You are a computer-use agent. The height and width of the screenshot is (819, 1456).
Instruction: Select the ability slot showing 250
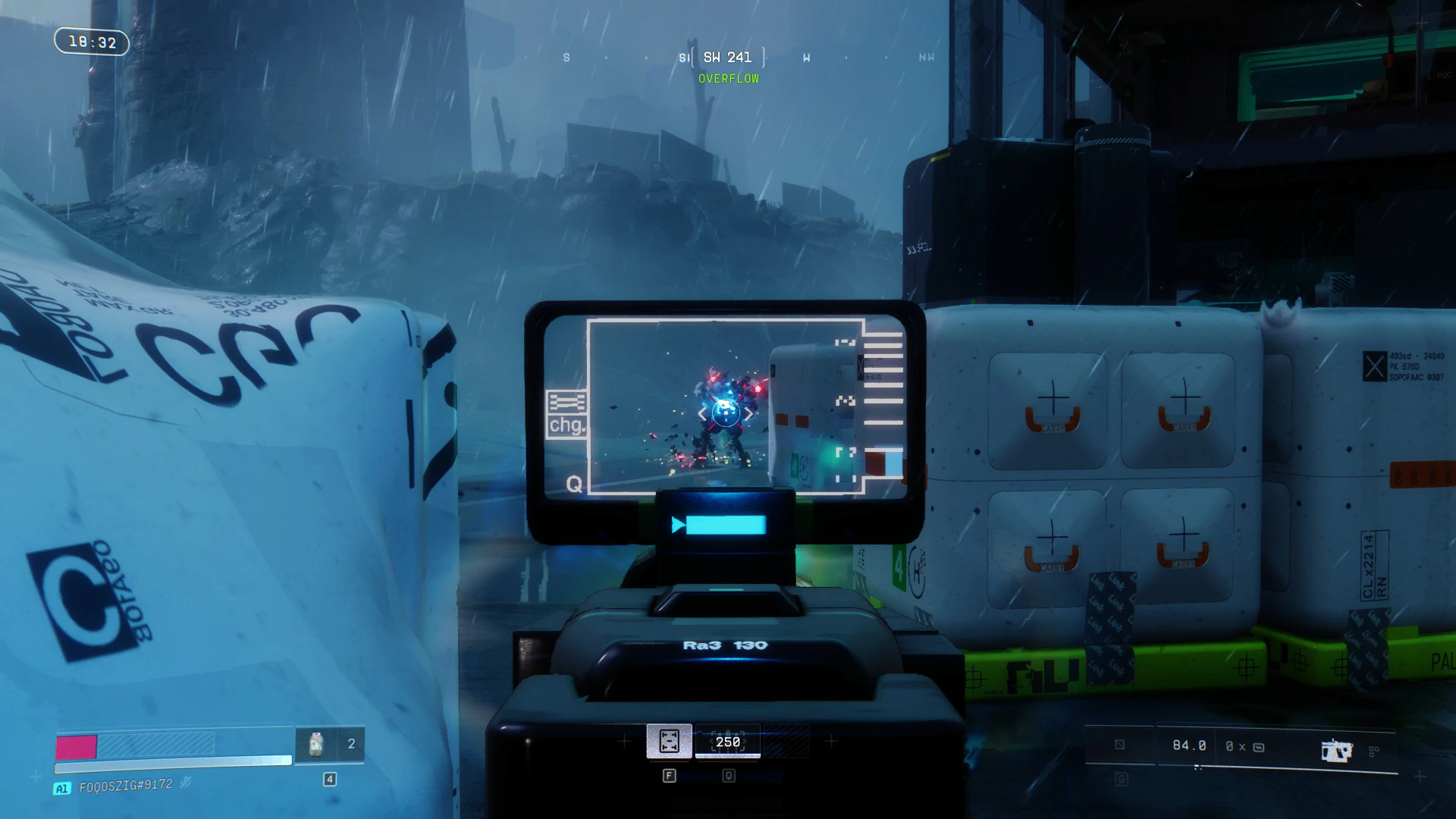728,742
